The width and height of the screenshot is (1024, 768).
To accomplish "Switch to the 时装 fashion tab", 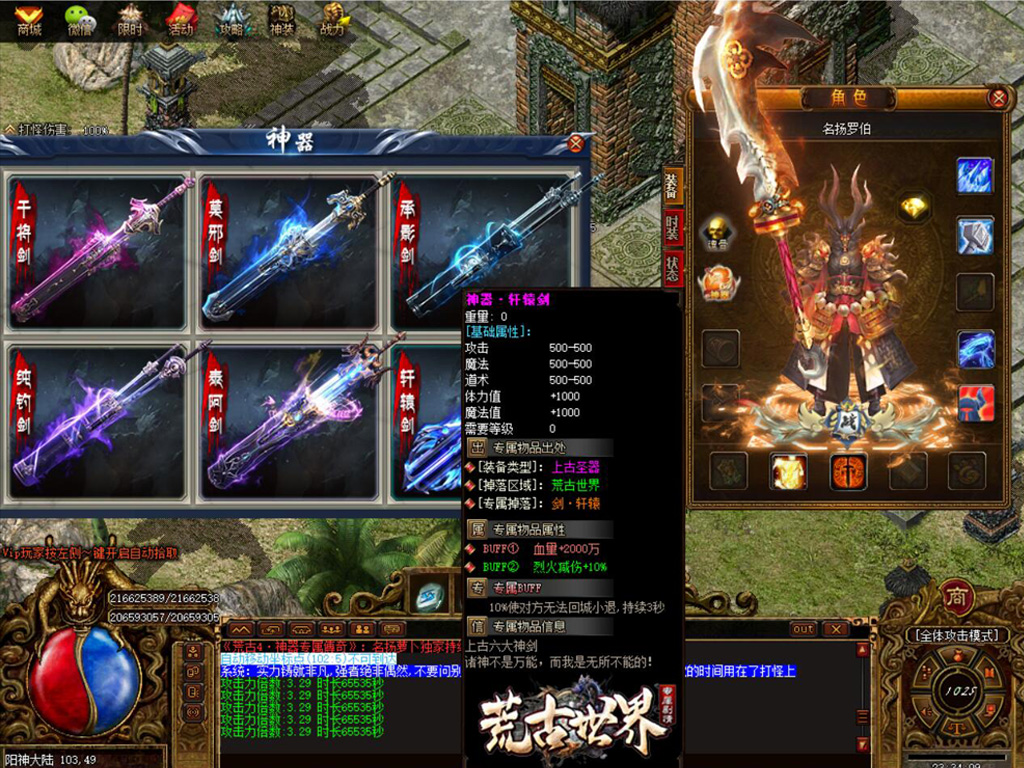I will [673, 228].
